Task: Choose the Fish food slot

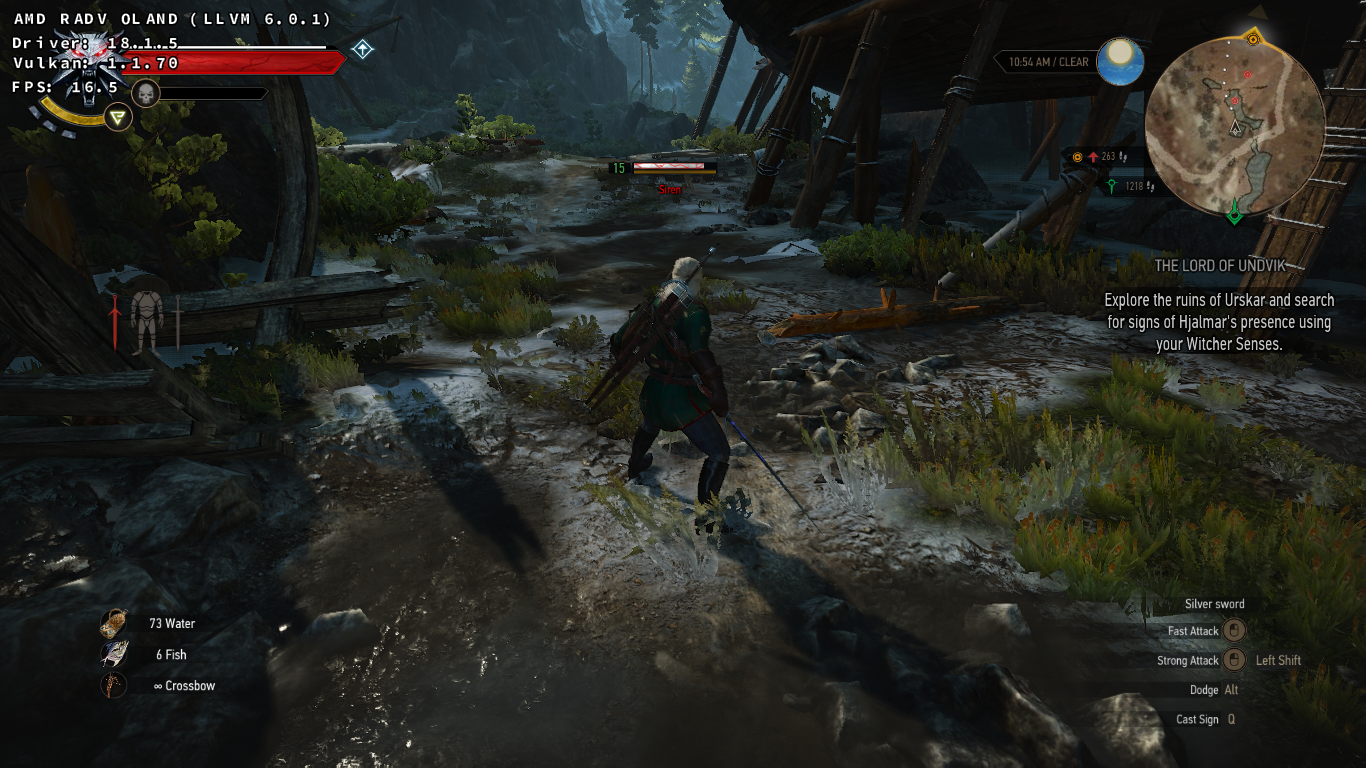Action: tap(114, 655)
